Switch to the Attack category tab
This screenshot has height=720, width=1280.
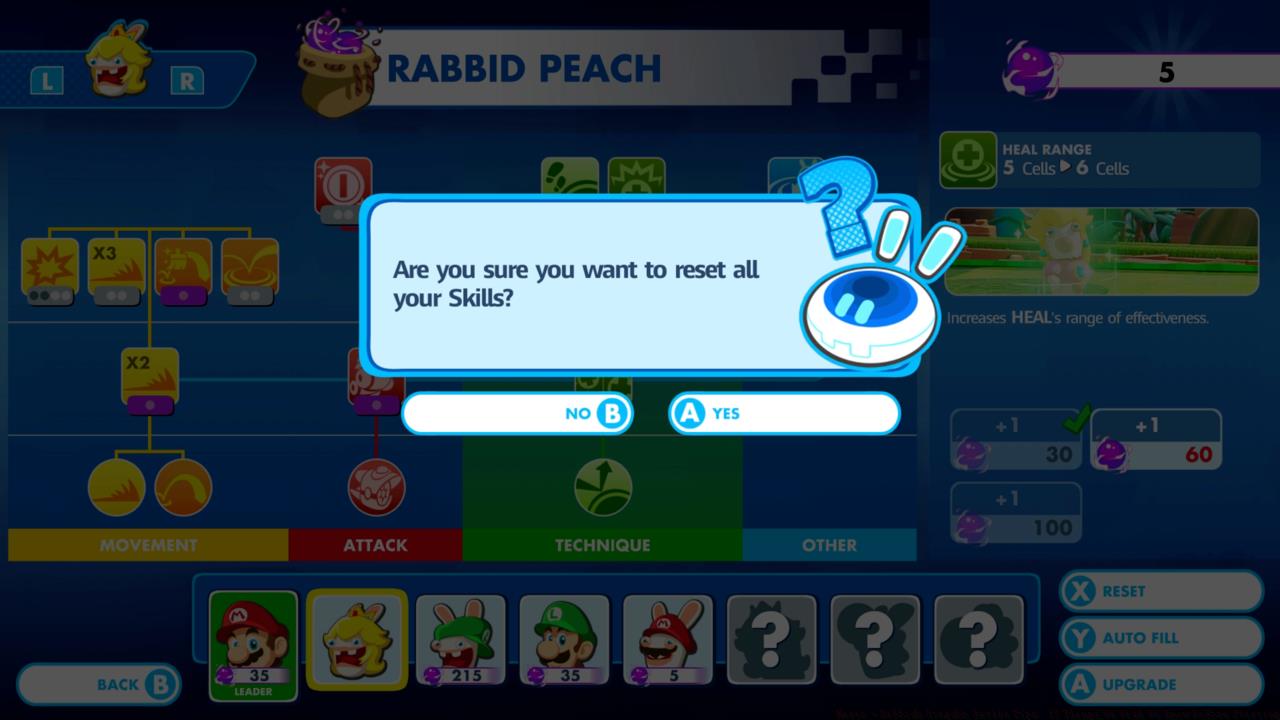coord(376,545)
